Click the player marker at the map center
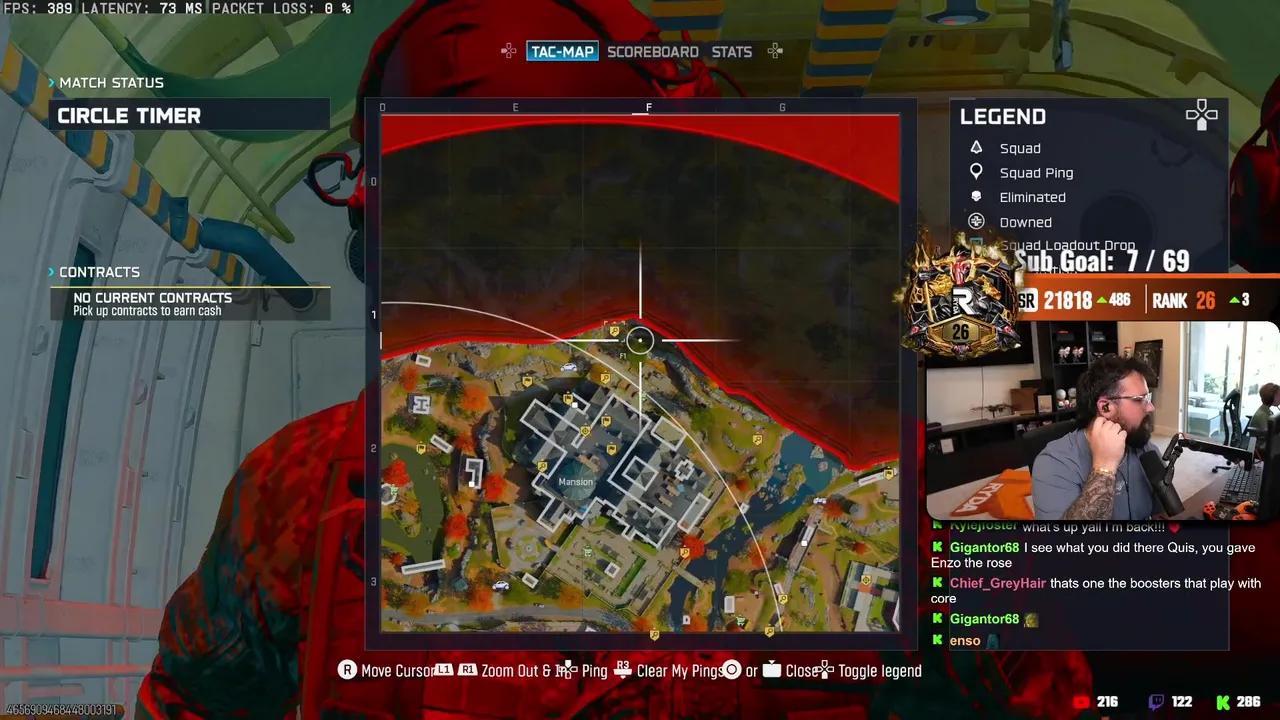 click(x=640, y=341)
